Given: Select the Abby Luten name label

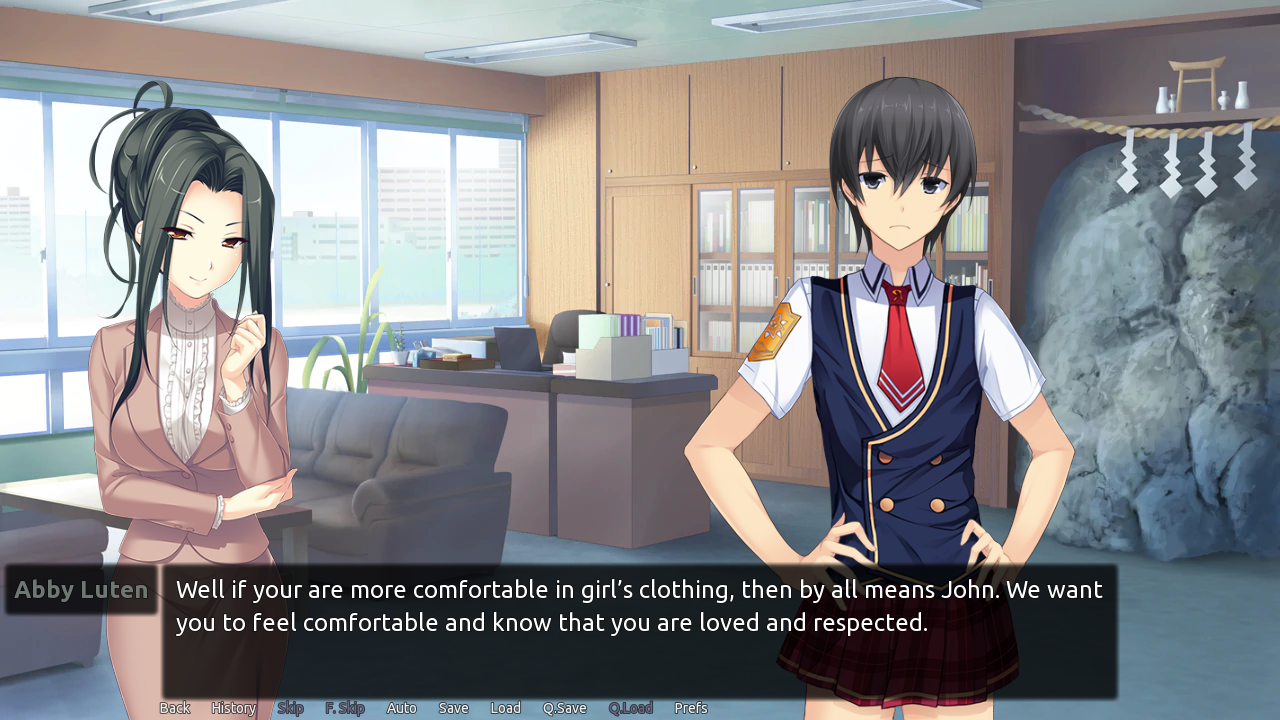Looking at the screenshot, I should (x=80, y=589).
